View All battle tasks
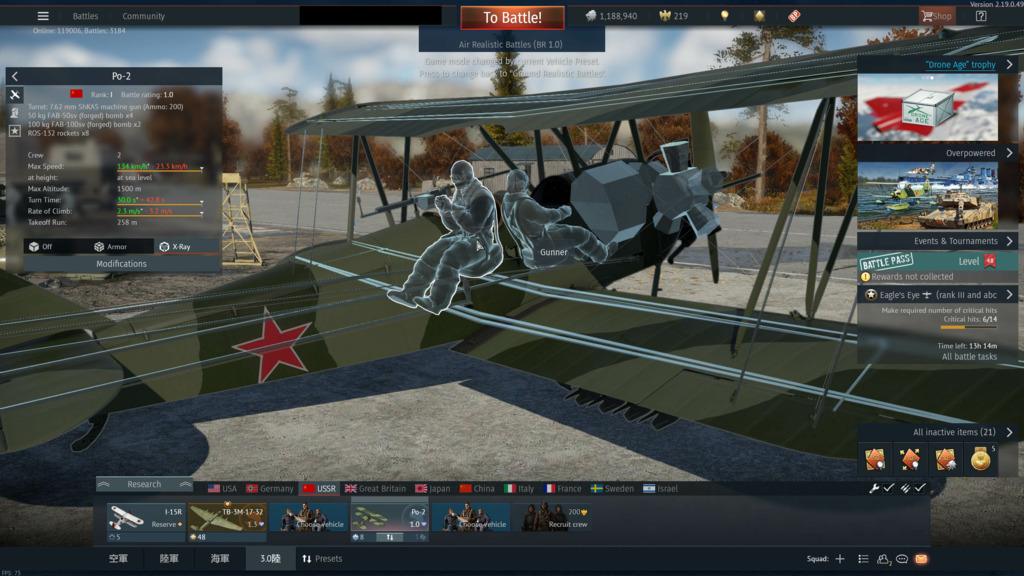 (x=969, y=356)
